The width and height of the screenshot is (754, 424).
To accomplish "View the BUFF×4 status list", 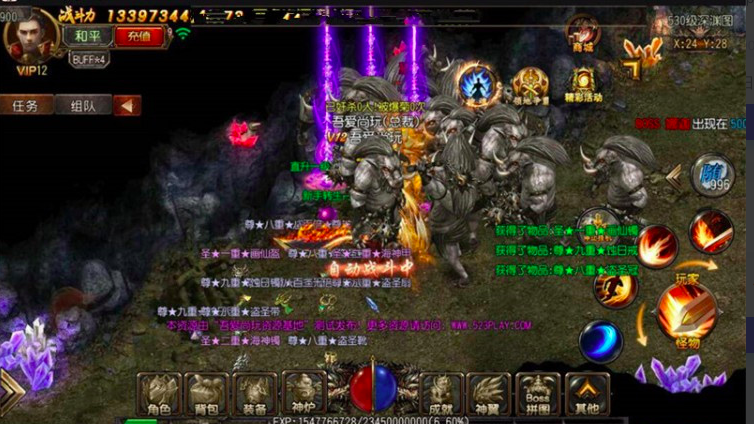I will click(89, 59).
